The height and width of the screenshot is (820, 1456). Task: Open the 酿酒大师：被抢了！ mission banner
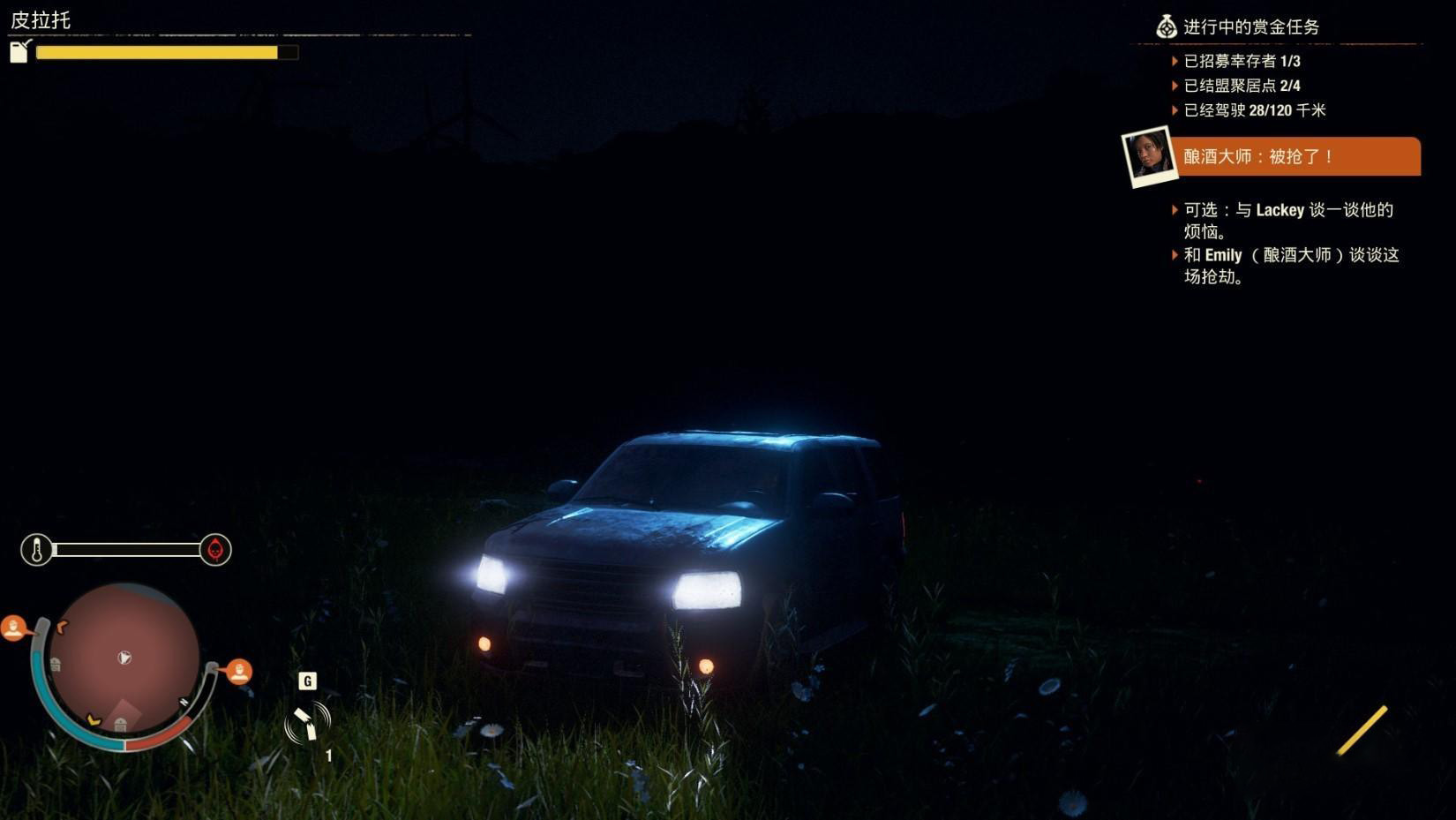pyautogui.click(x=1299, y=157)
